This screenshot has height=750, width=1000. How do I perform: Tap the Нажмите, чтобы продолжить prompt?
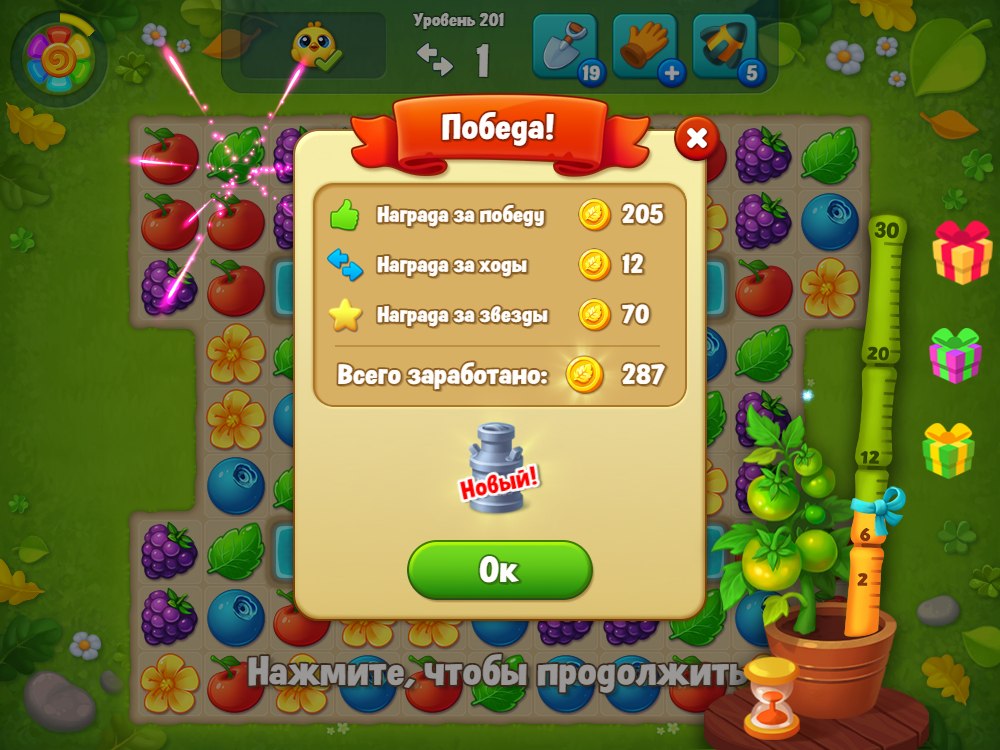[x=496, y=672]
